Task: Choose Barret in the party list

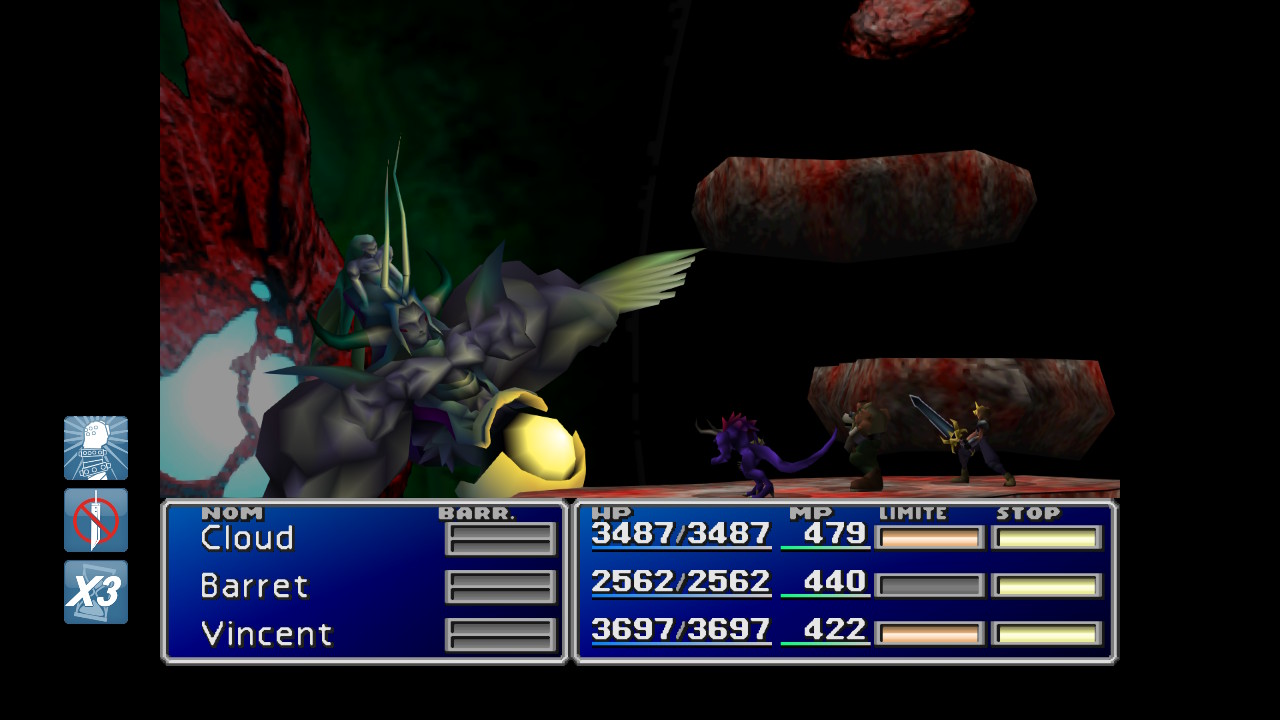Action: [x=254, y=585]
